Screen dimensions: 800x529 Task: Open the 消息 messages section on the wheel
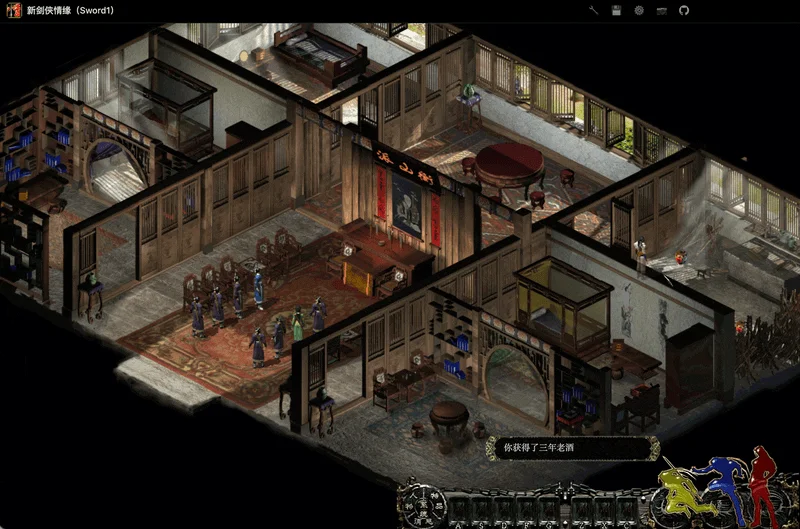pyautogui.click(x=423, y=522)
